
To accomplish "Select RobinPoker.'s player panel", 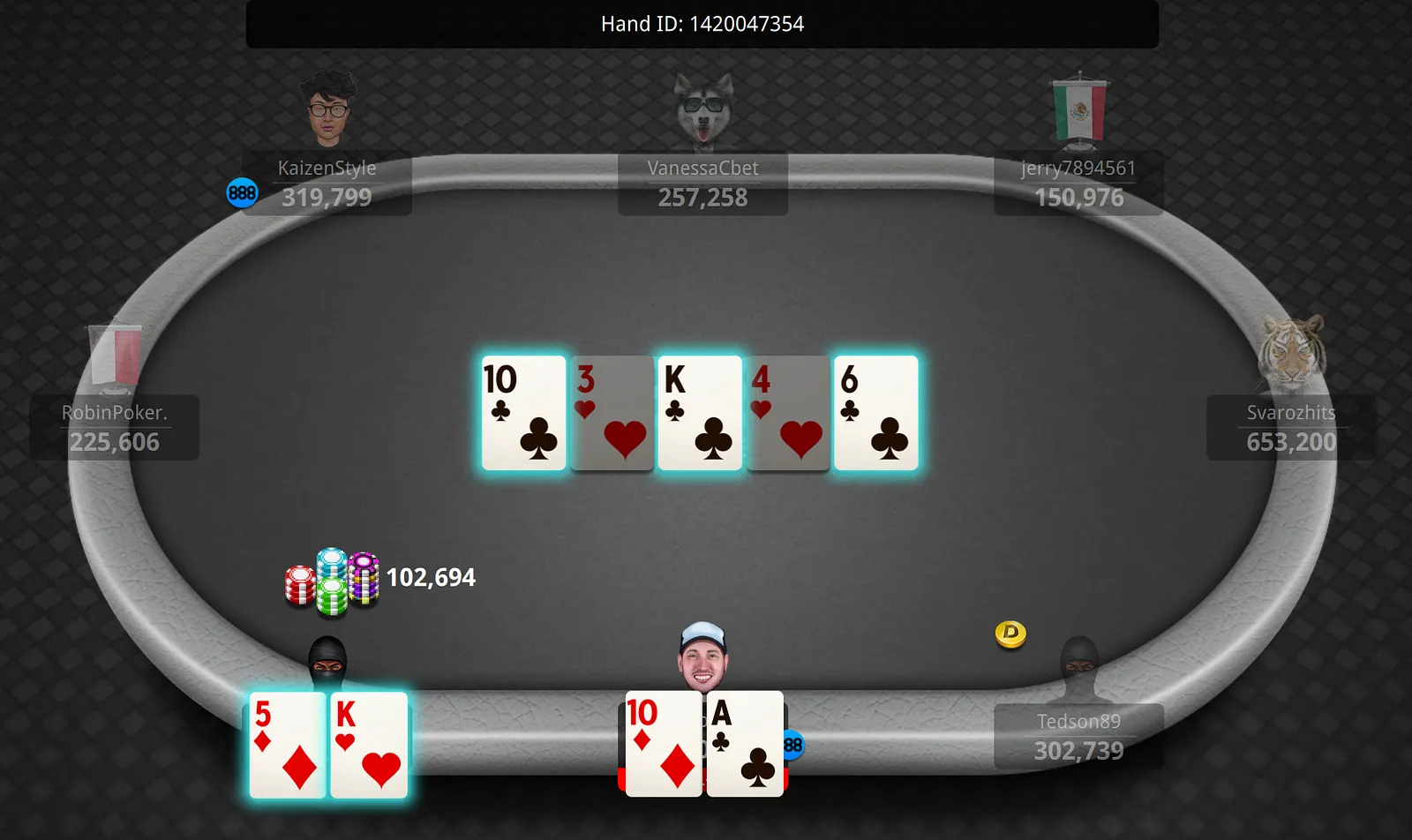I will (115, 428).
